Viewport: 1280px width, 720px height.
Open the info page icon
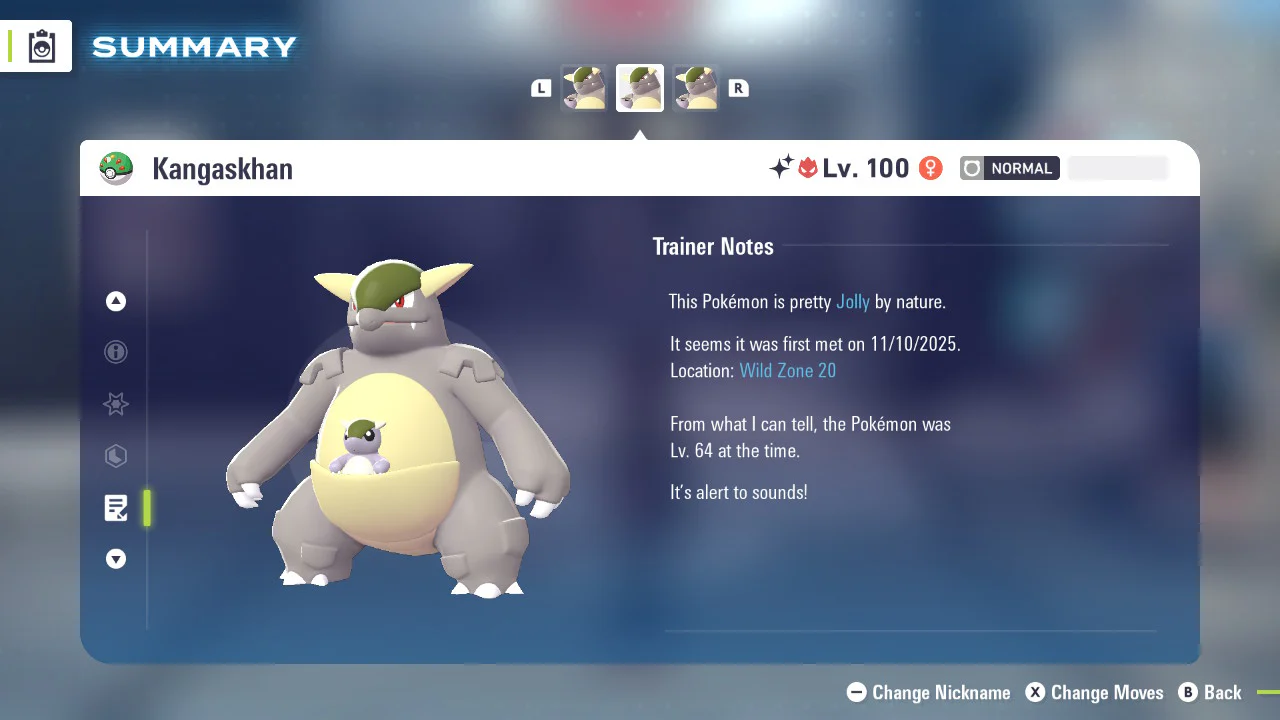[116, 352]
